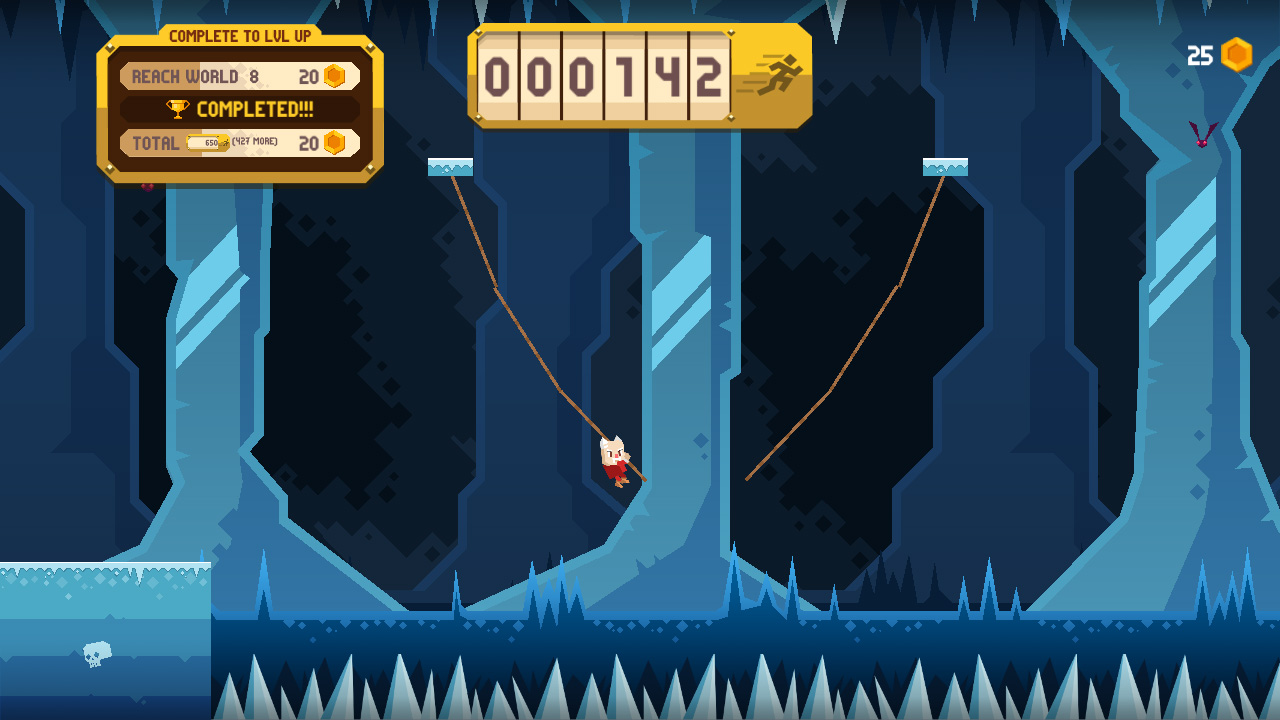Screen dimensions: 1280x720
Task: Click the left rope anchor ice block
Action: 452,165
